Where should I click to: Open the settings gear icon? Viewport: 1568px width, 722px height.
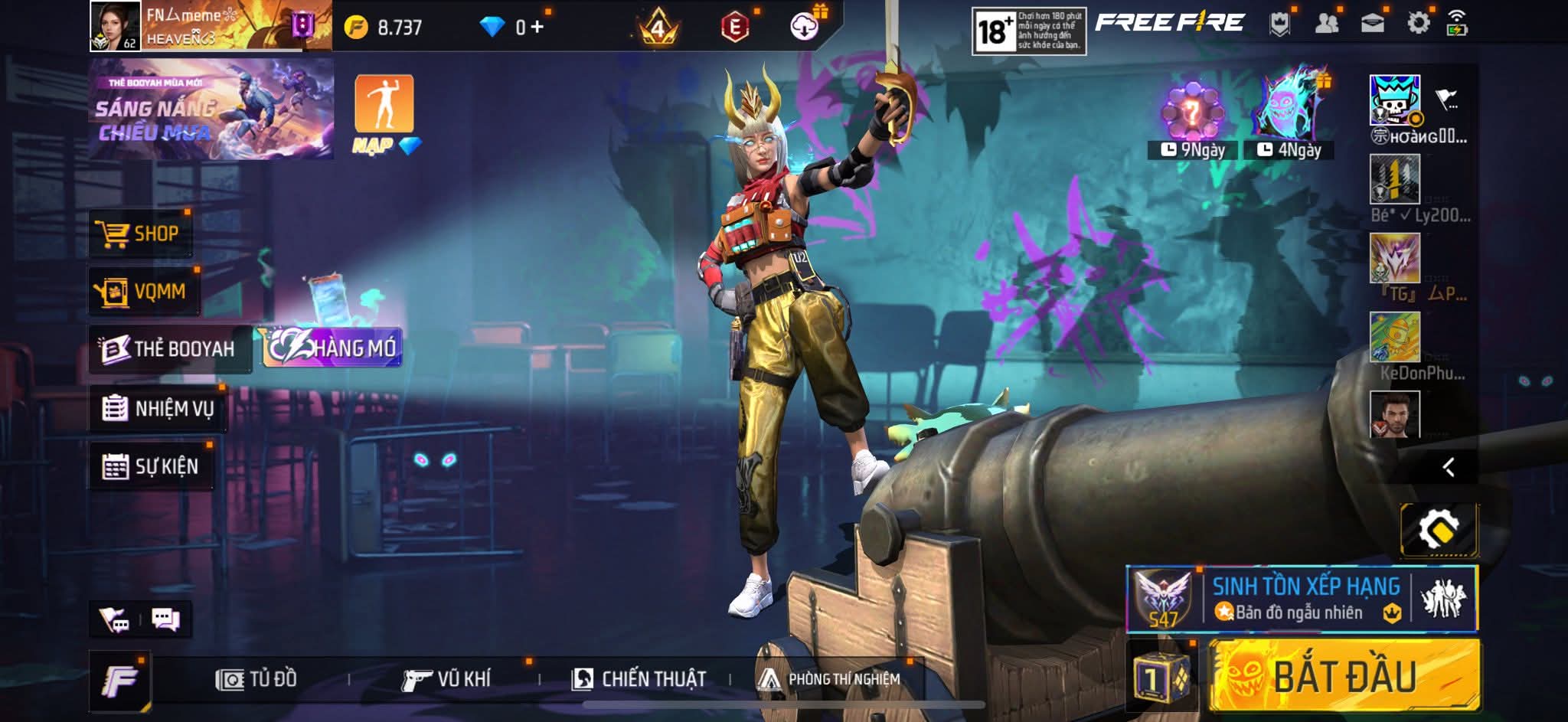point(1418,23)
